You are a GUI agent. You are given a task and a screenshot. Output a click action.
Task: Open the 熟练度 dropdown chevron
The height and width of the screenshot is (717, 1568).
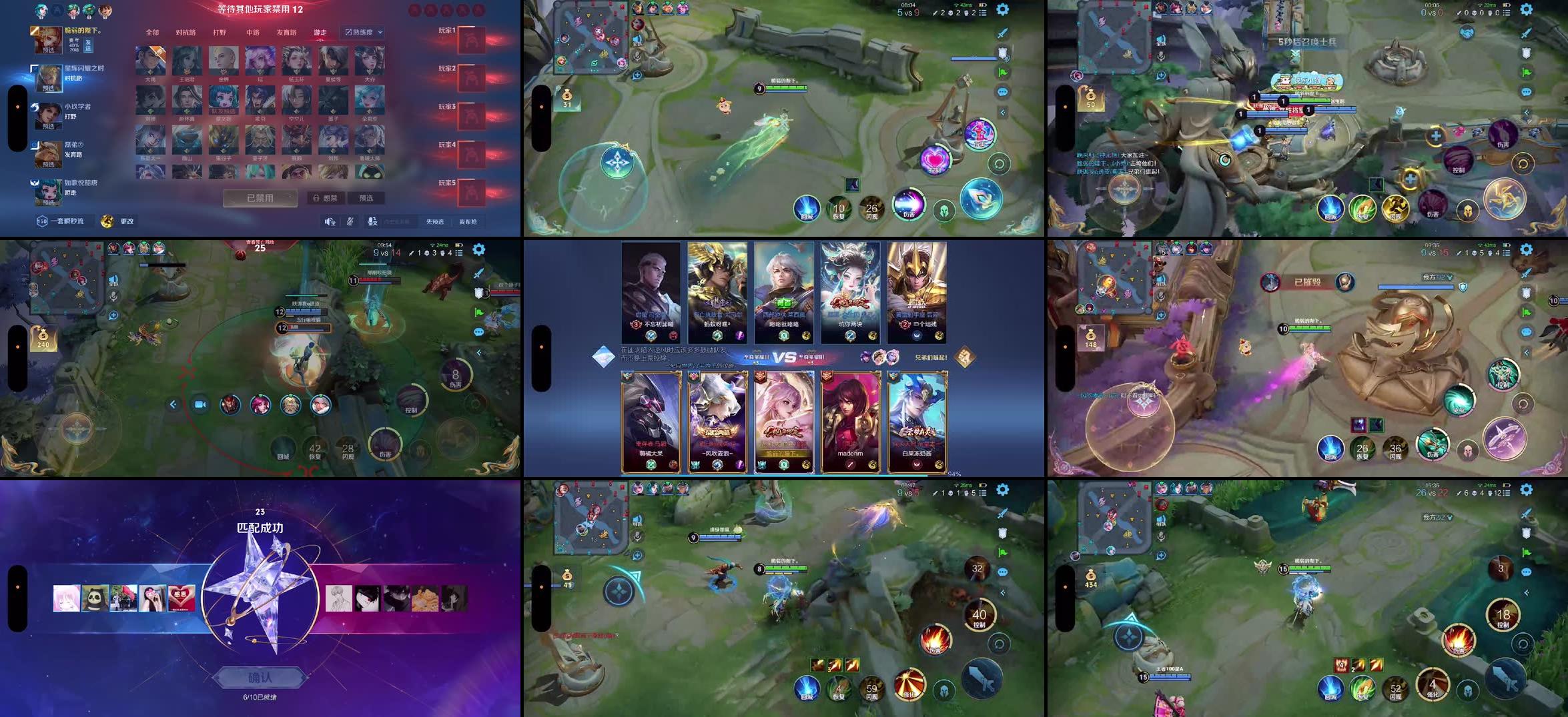click(x=378, y=31)
